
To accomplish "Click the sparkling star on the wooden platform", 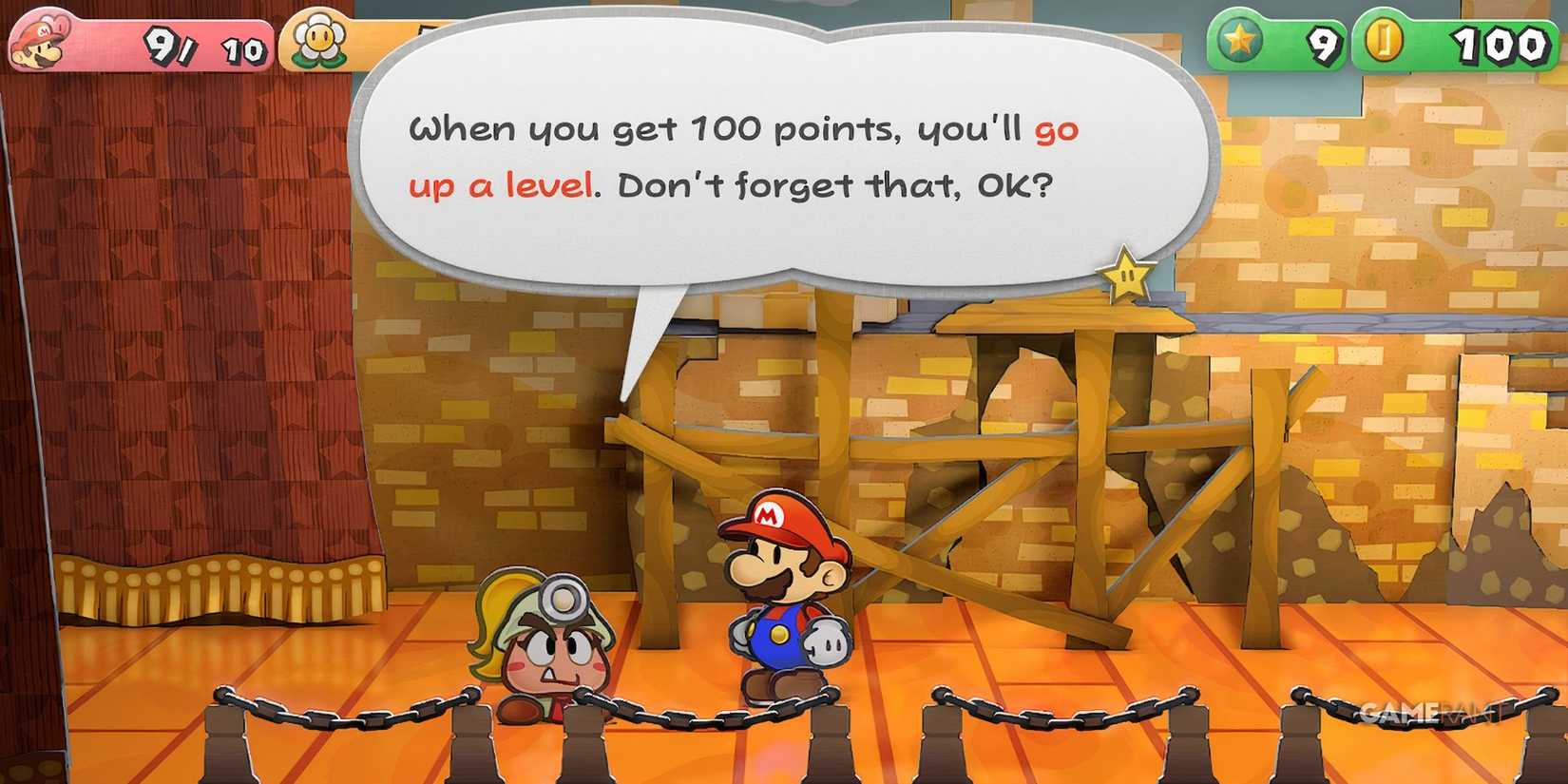I will pos(1126,276).
